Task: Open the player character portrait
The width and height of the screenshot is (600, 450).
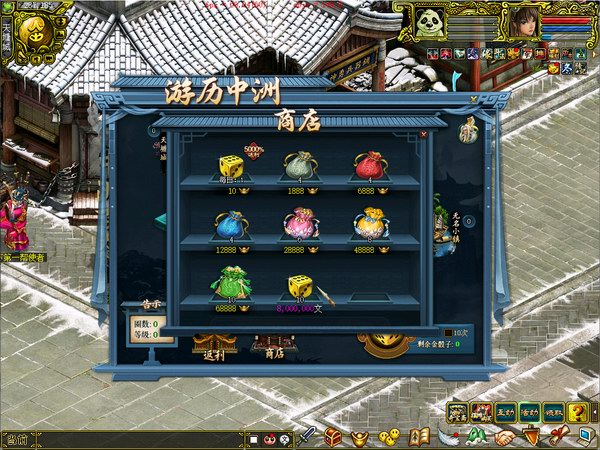Action: 525,22
